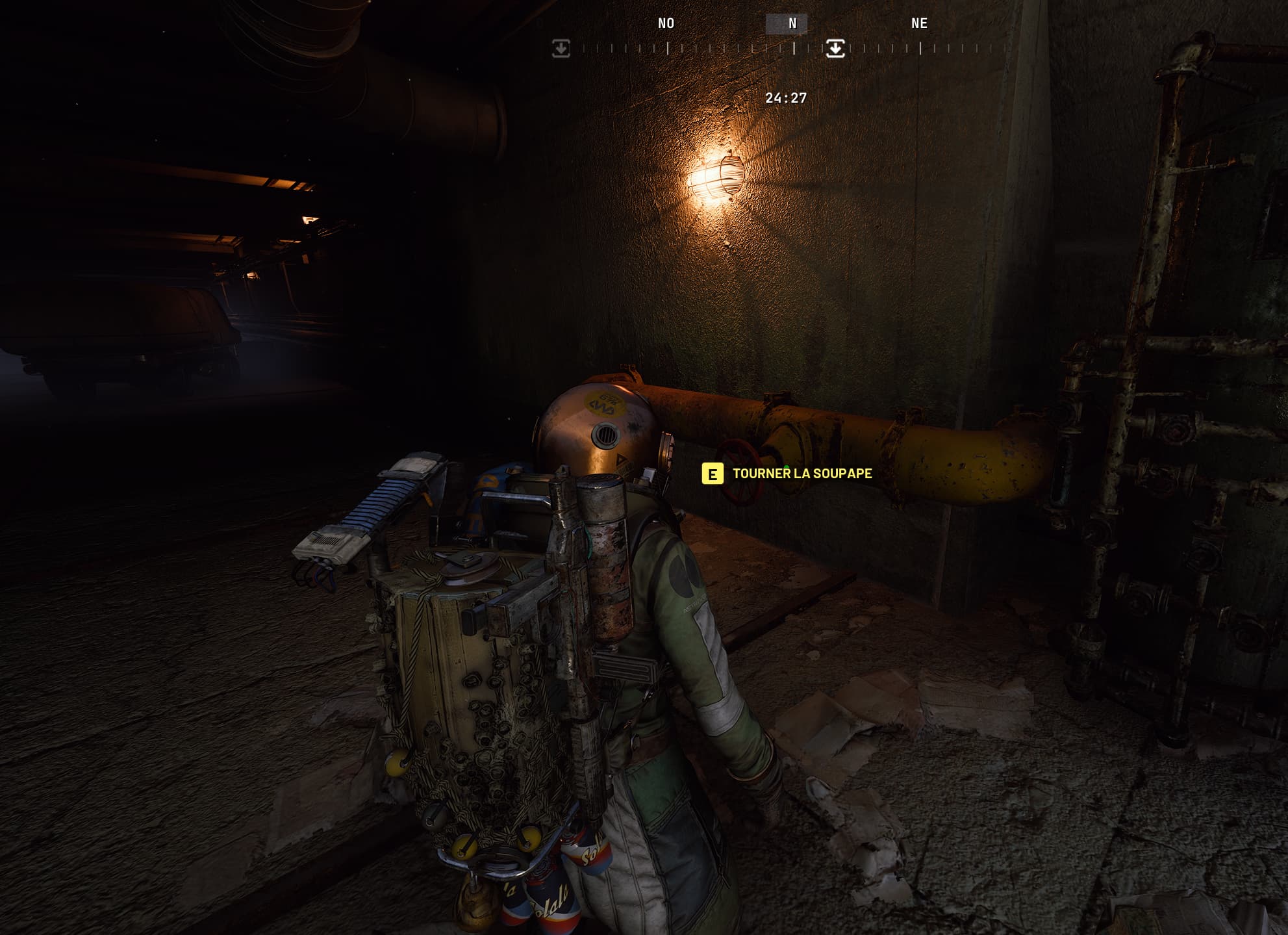Click the highlighted white extraction marker on the compass
Viewport: 1288px width, 935px height.
(835, 48)
